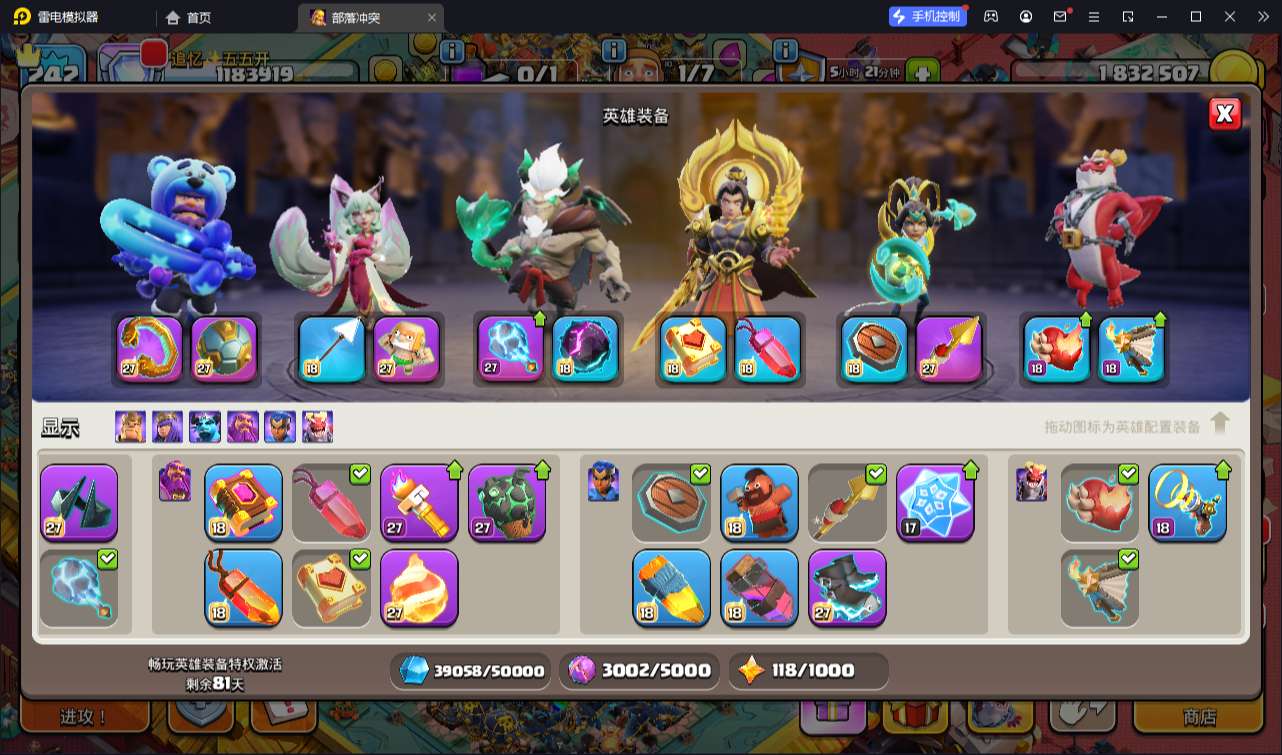The width and height of the screenshot is (1282, 755).
Task: Select the equipped spiky ball equipment
Action: coord(224,349)
